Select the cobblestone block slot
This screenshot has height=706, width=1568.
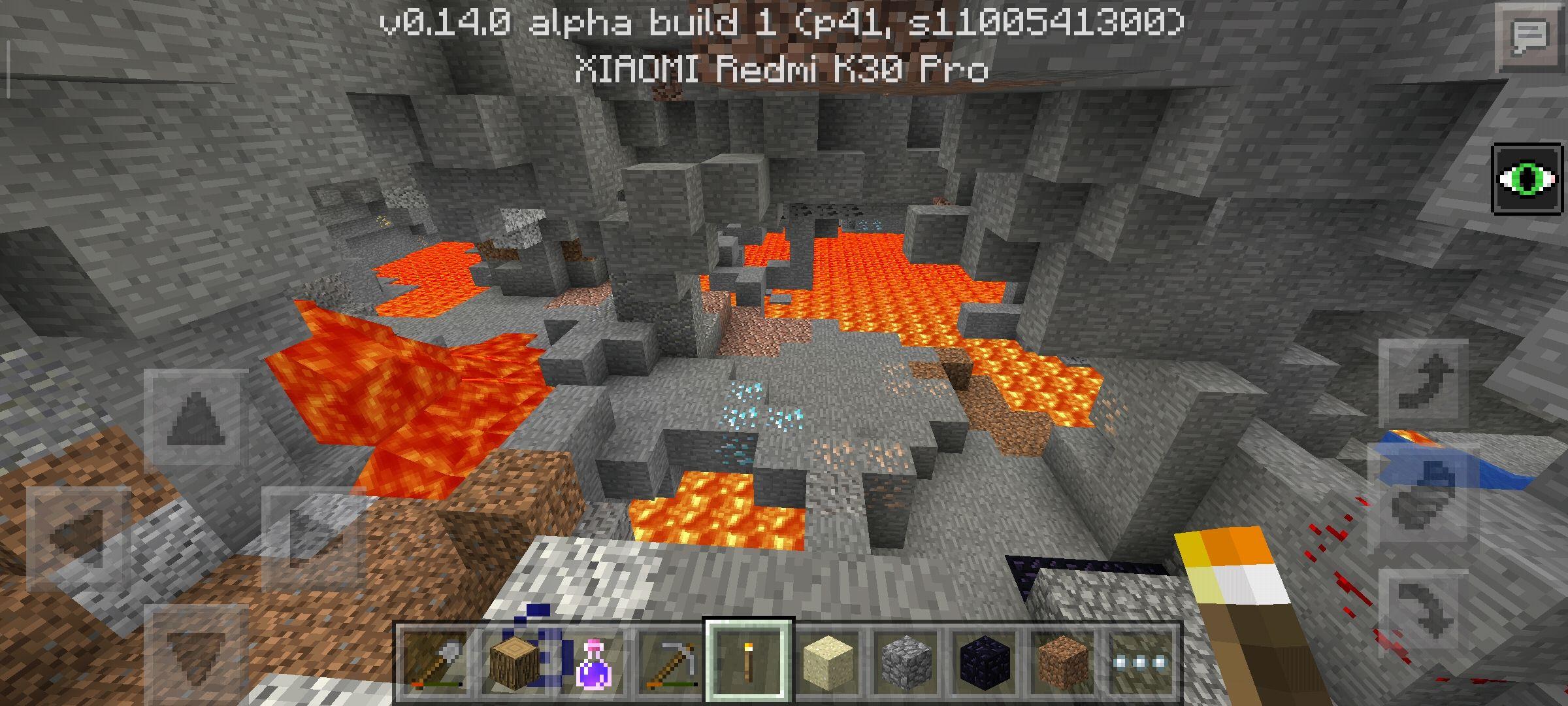(x=907, y=662)
